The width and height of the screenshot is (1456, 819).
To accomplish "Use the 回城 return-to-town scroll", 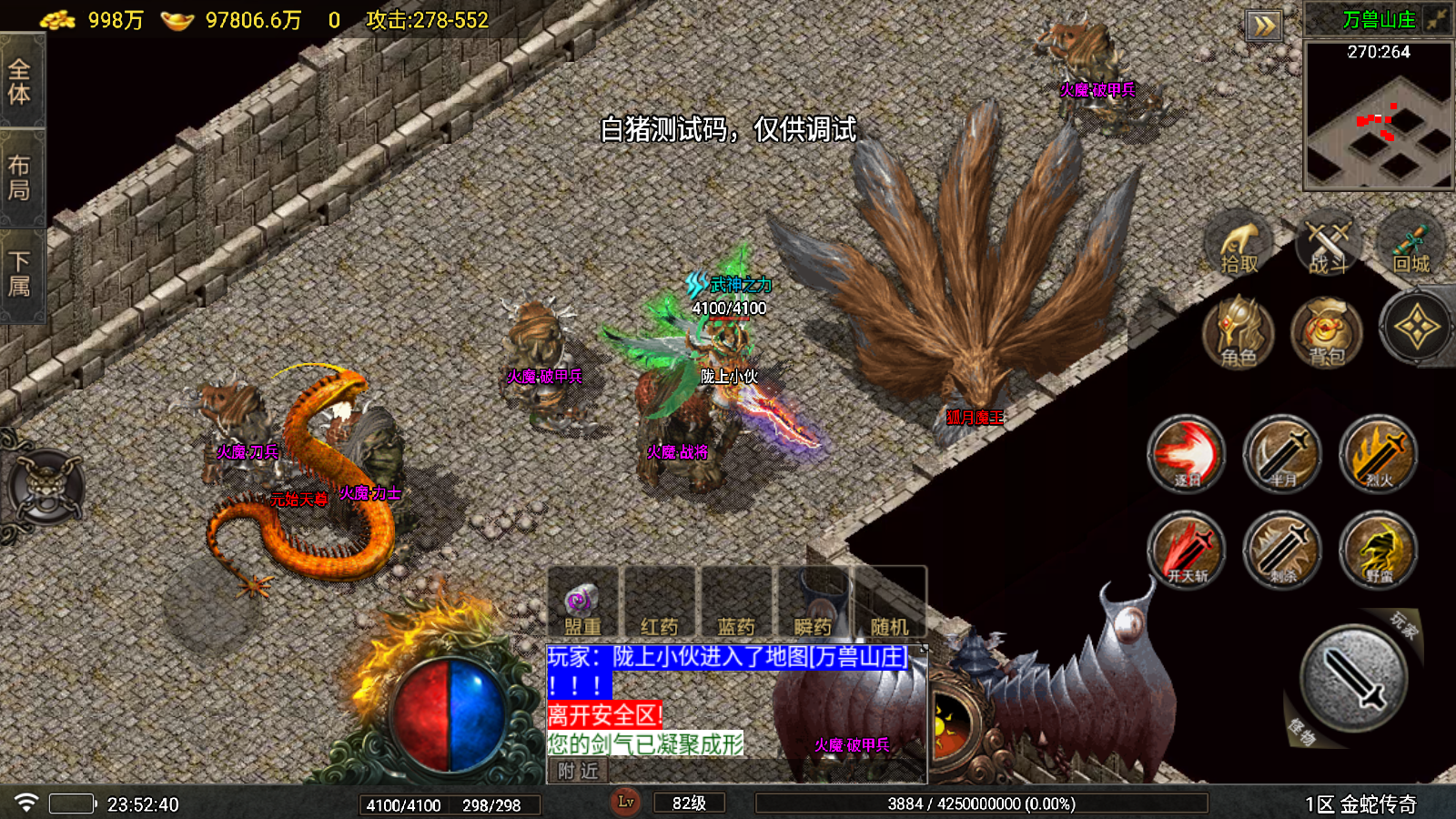I will pos(1411,246).
